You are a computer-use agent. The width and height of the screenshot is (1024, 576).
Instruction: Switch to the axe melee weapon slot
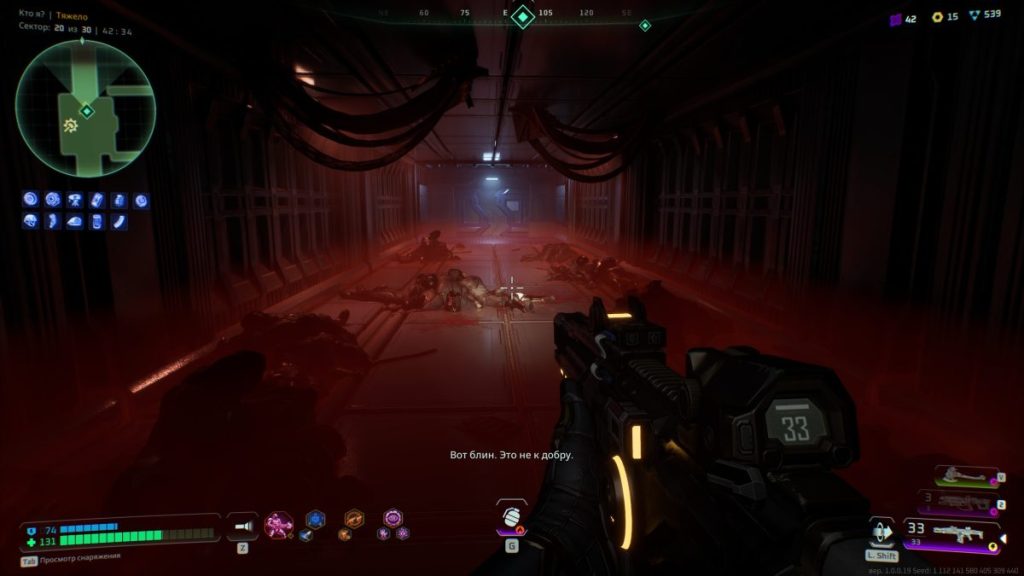[x=964, y=478]
